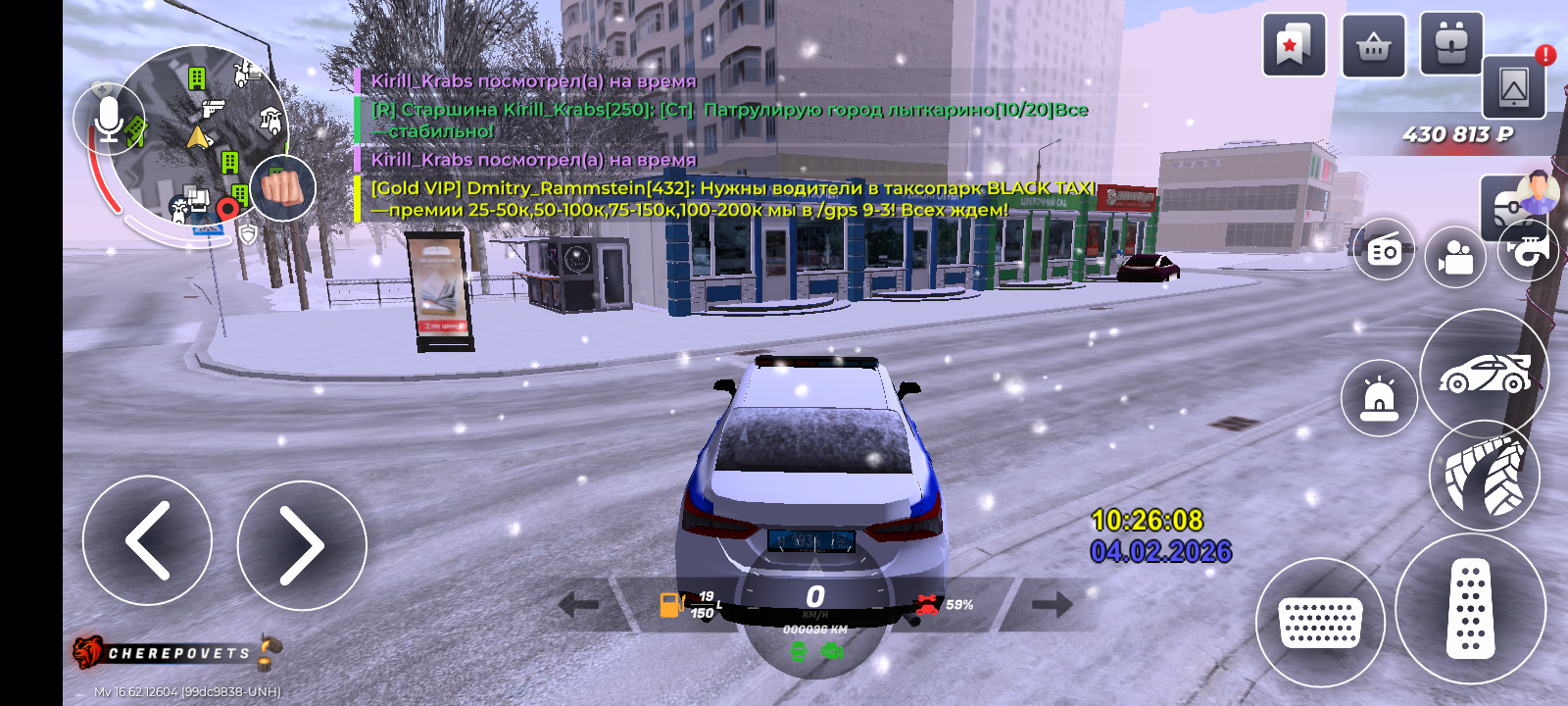1568x706 pixels.
Task: Tap the tire handbrake button
Action: tap(1484, 477)
